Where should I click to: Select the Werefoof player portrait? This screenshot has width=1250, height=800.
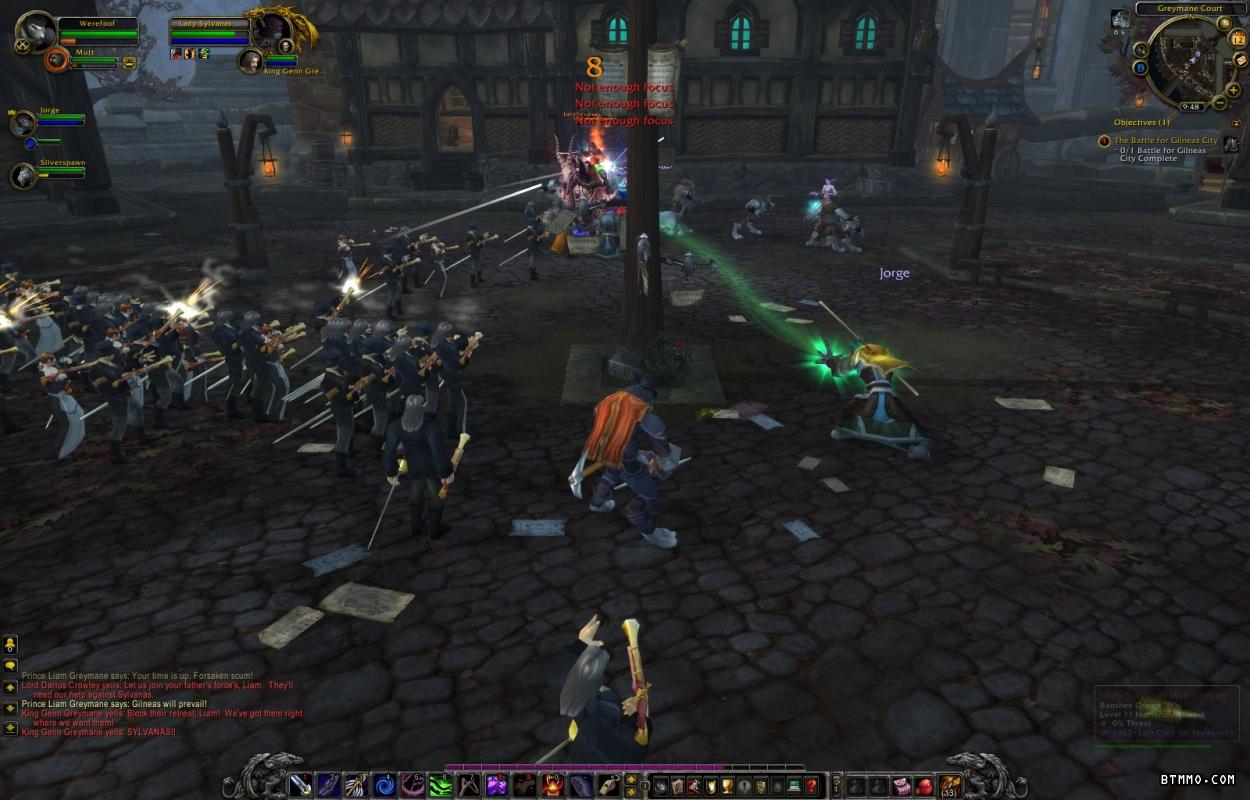click(36, 32)
